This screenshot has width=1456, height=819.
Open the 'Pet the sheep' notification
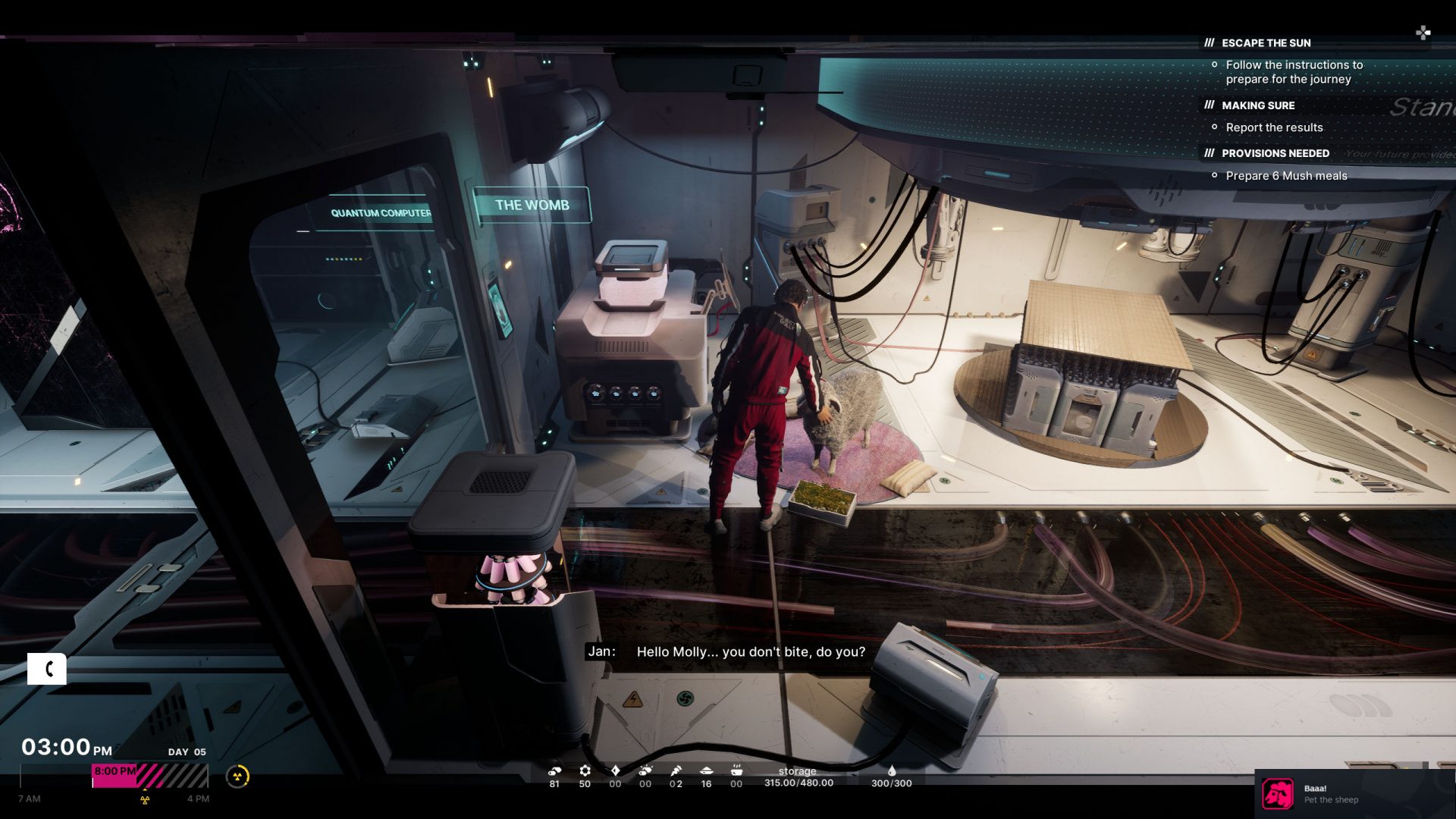pyautogui.click(x=1330, y=794)
